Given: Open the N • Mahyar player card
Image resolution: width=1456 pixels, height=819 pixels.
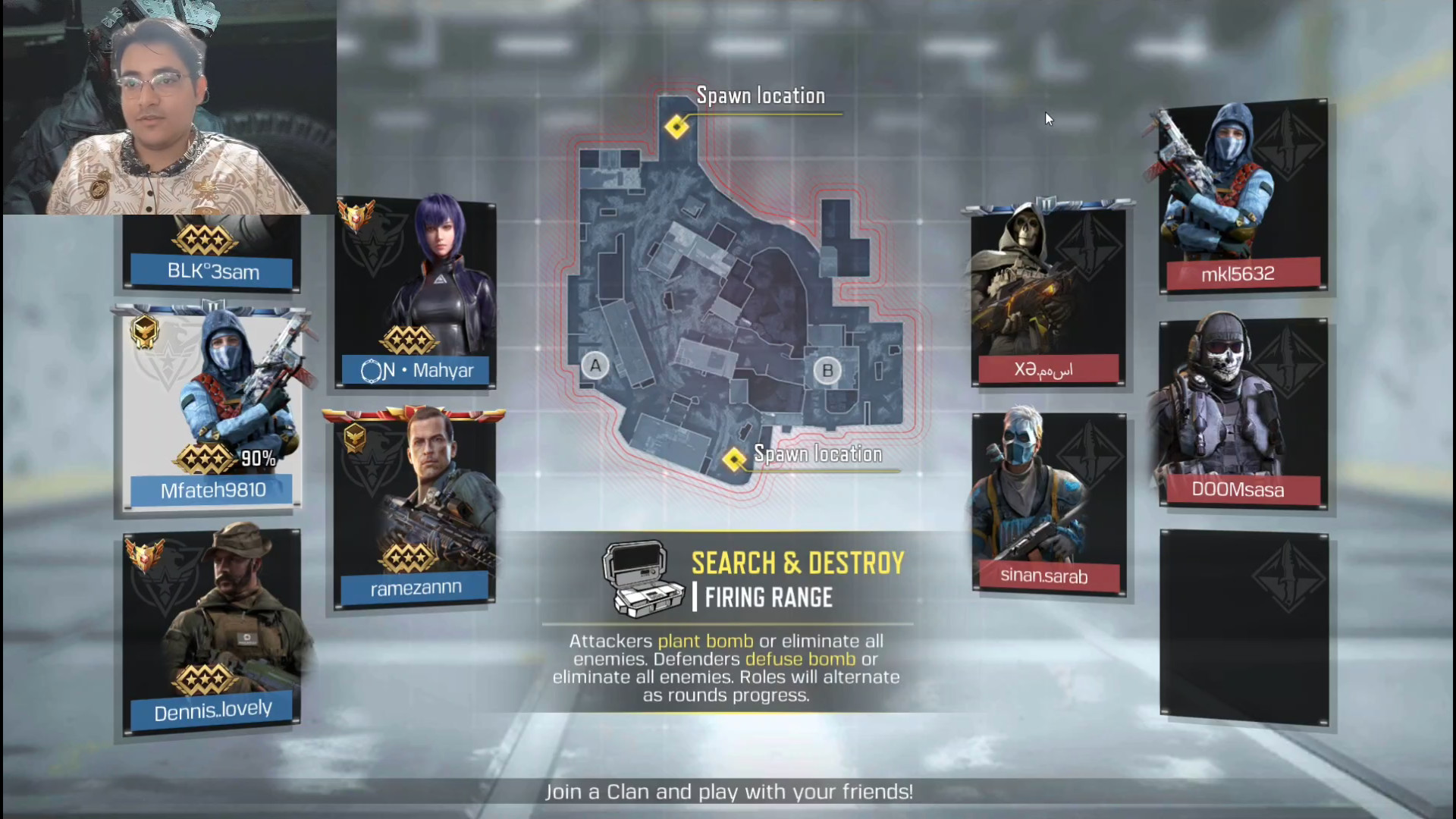Looking at the screenshot, I should pyautogui.click(x=416, y=296).
